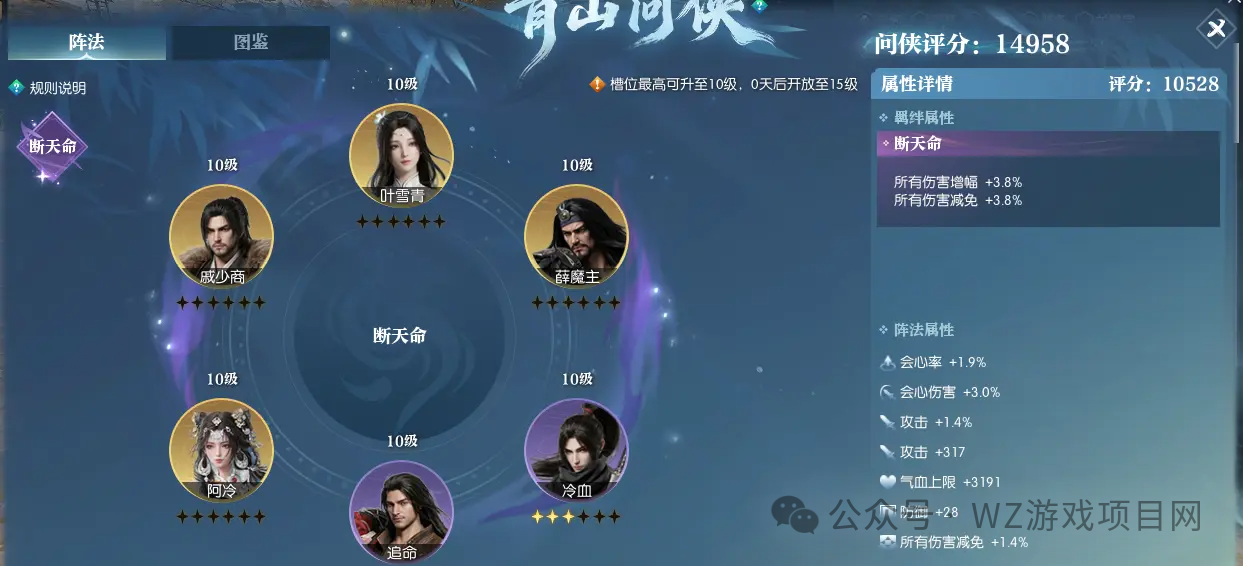1243x566 pixels.
Task: Open the 图鉴 tab
Action: [x=250, y=43]
